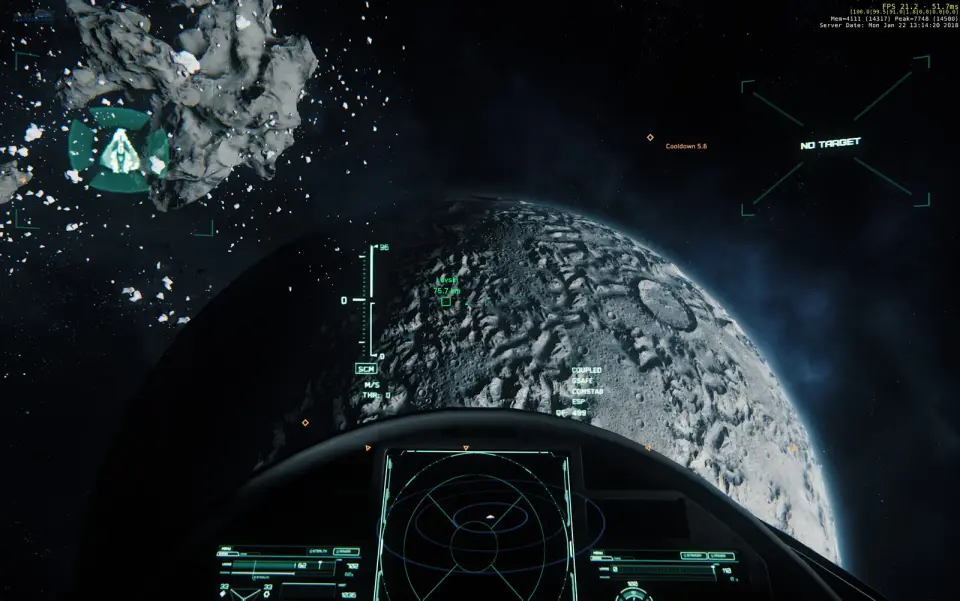Toggle the SCM flight mode indicator
Screen dimensions: 960x601
point(366,369)
